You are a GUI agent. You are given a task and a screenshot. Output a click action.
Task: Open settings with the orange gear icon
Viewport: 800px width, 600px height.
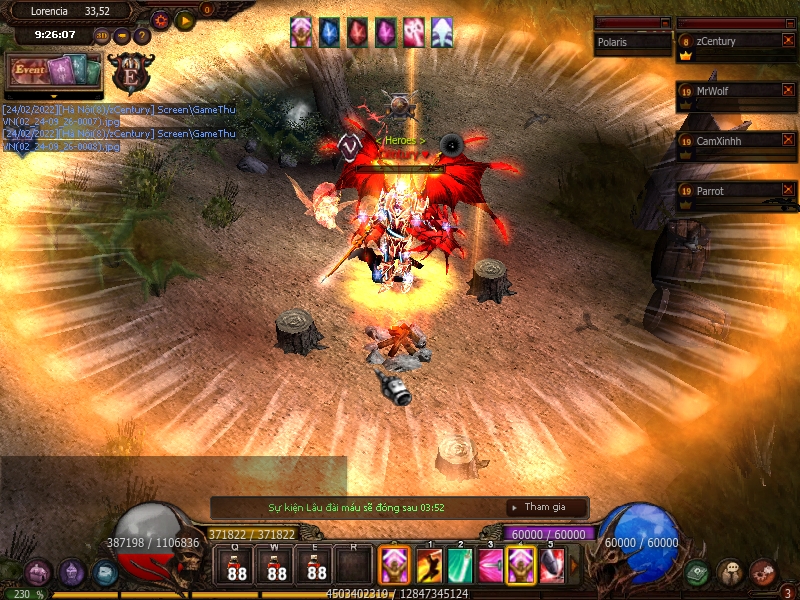point(160,19)
